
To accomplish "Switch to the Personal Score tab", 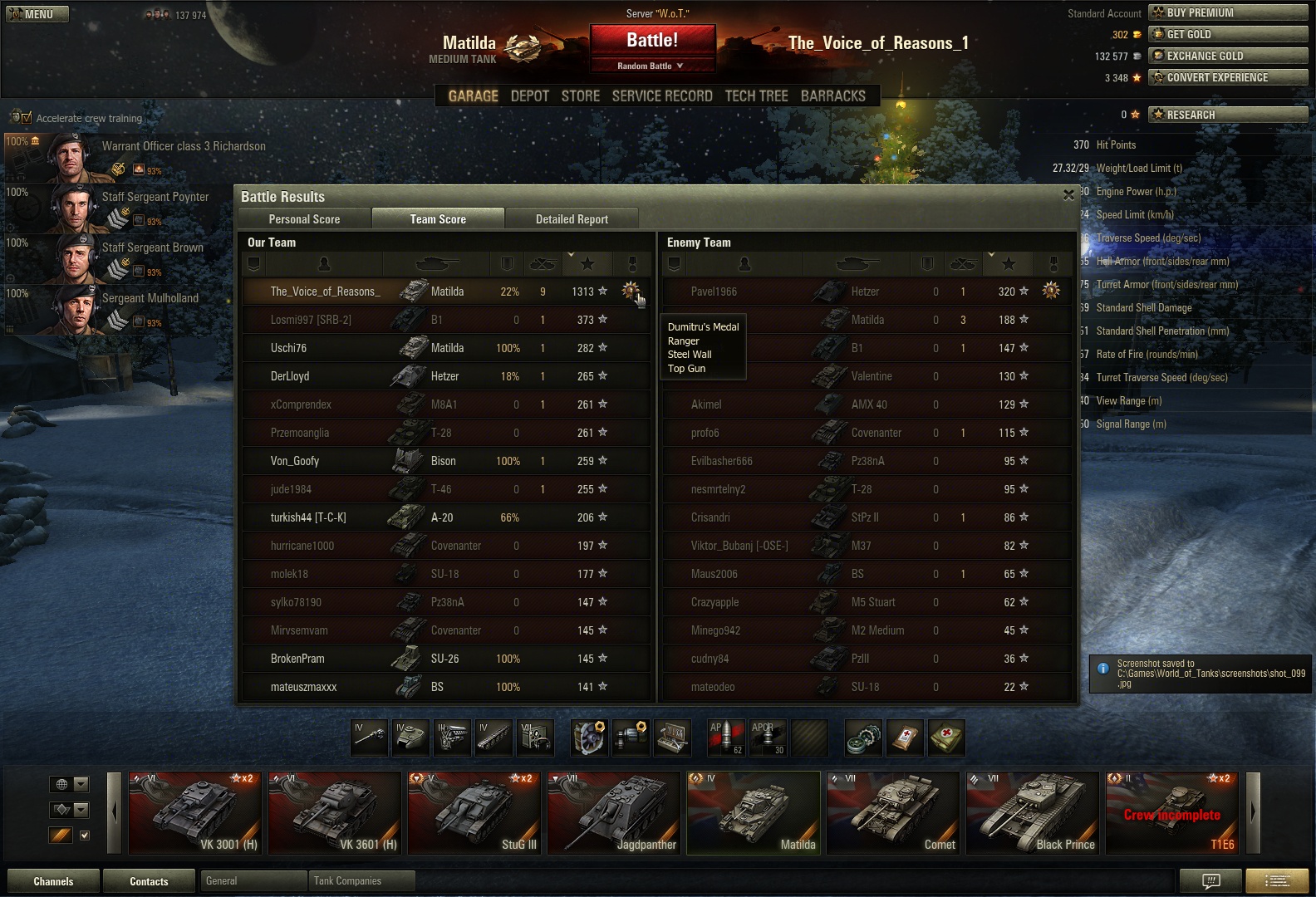I will [x=304, y=219].
